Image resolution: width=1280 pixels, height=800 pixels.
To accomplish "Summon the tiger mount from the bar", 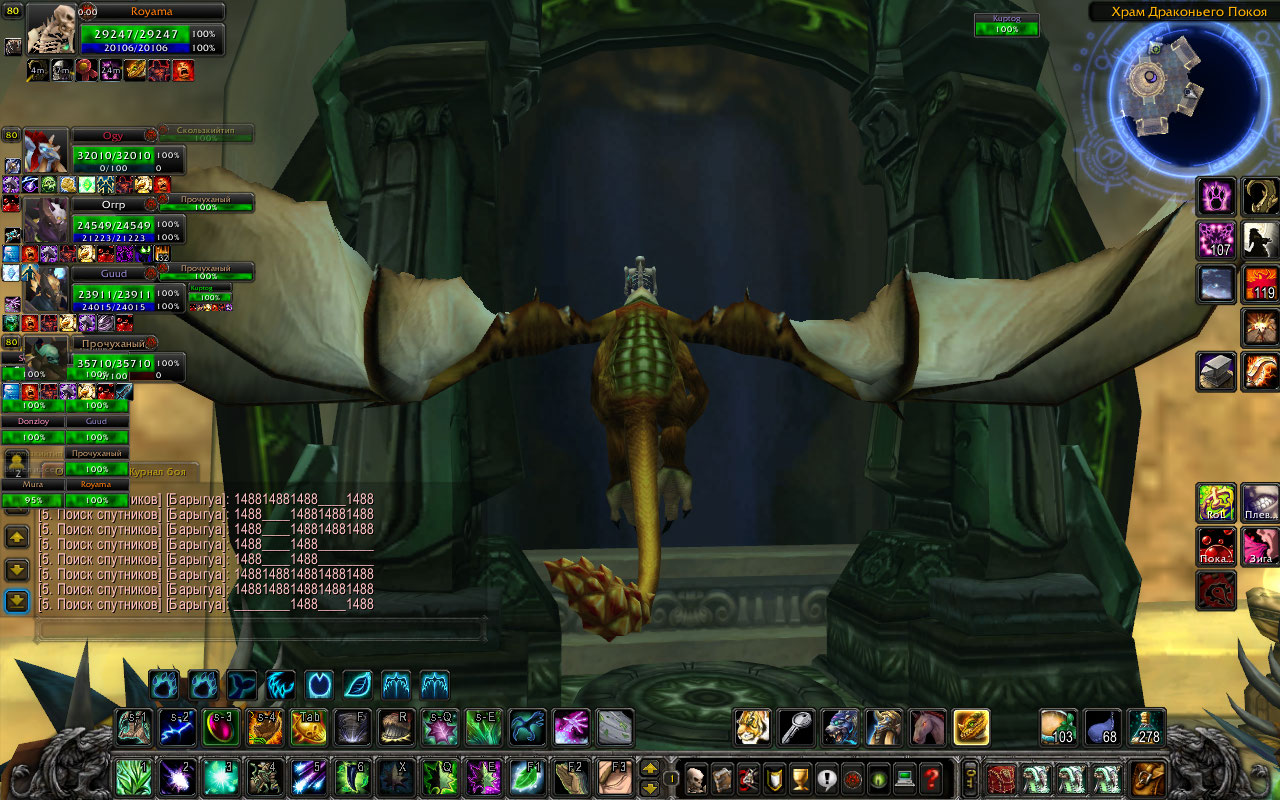I will (752, 727).
